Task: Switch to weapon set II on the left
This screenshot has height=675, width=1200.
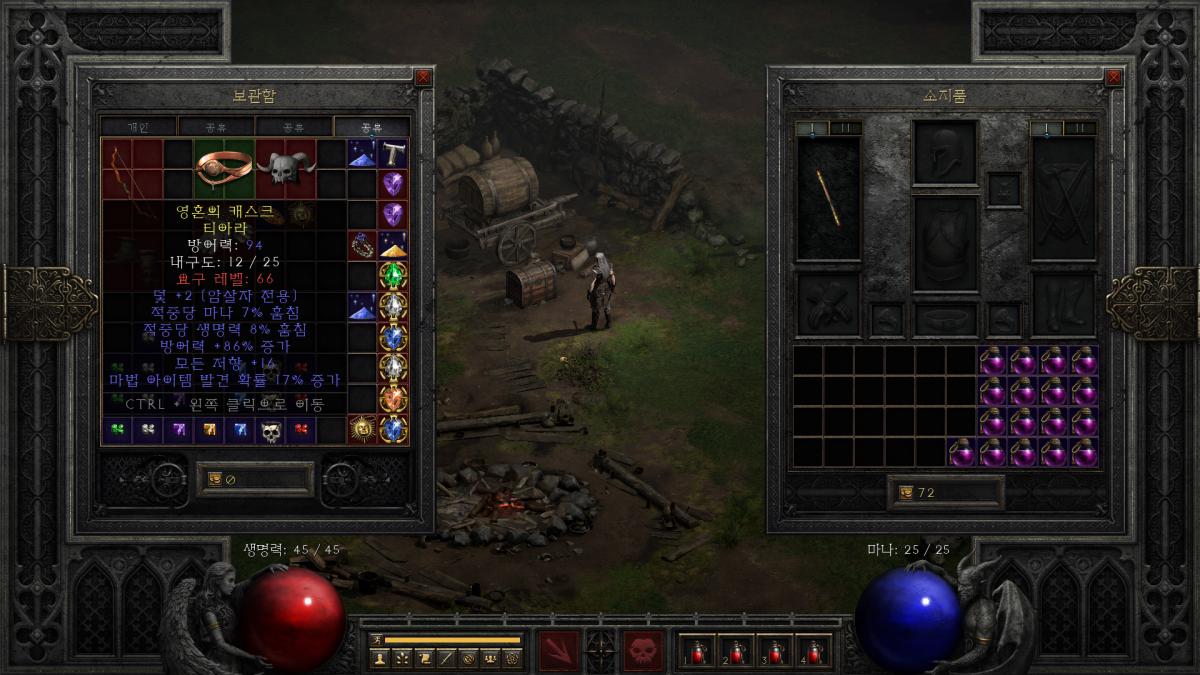Action: click(845, 128)
